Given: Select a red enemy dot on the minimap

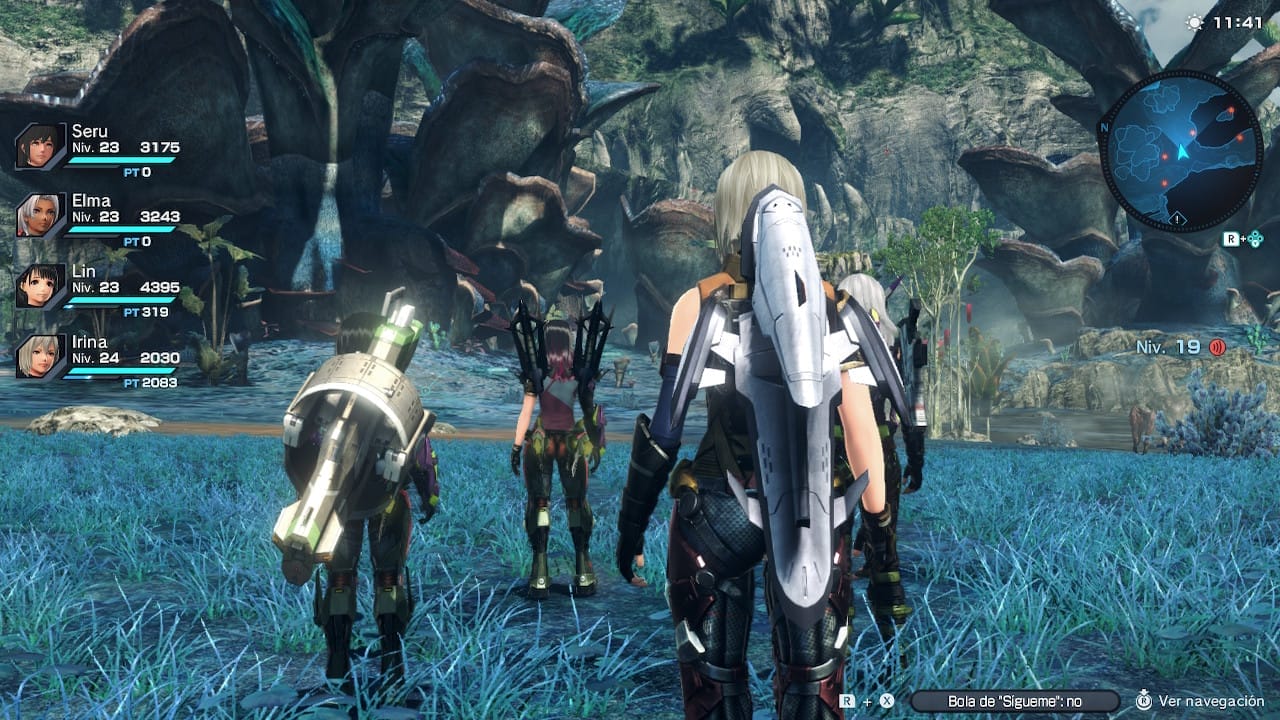Looking at the screenshot, I should click(x=1231, y=110).
